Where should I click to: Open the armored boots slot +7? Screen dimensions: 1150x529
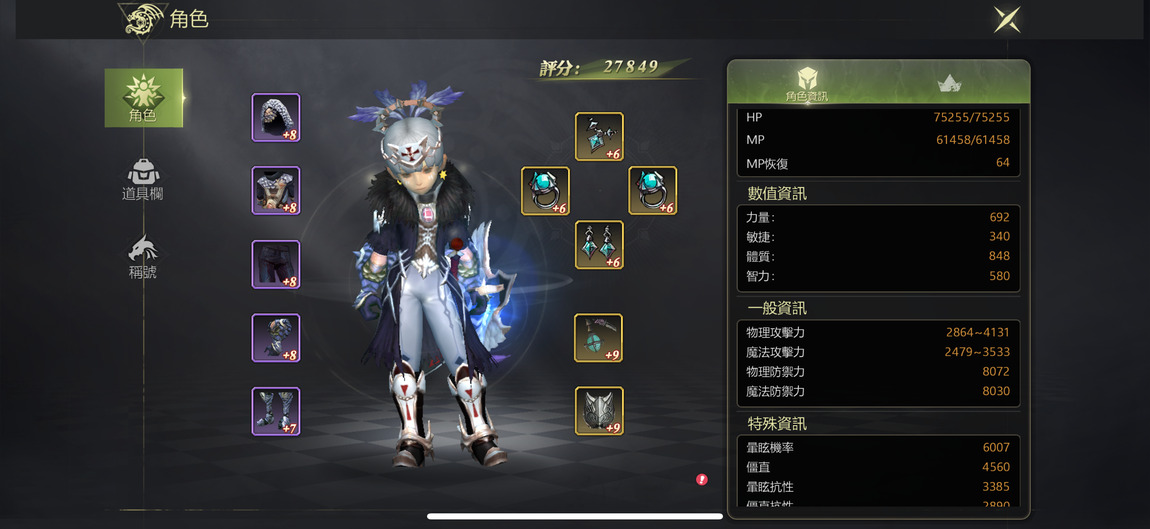point(276,411)
